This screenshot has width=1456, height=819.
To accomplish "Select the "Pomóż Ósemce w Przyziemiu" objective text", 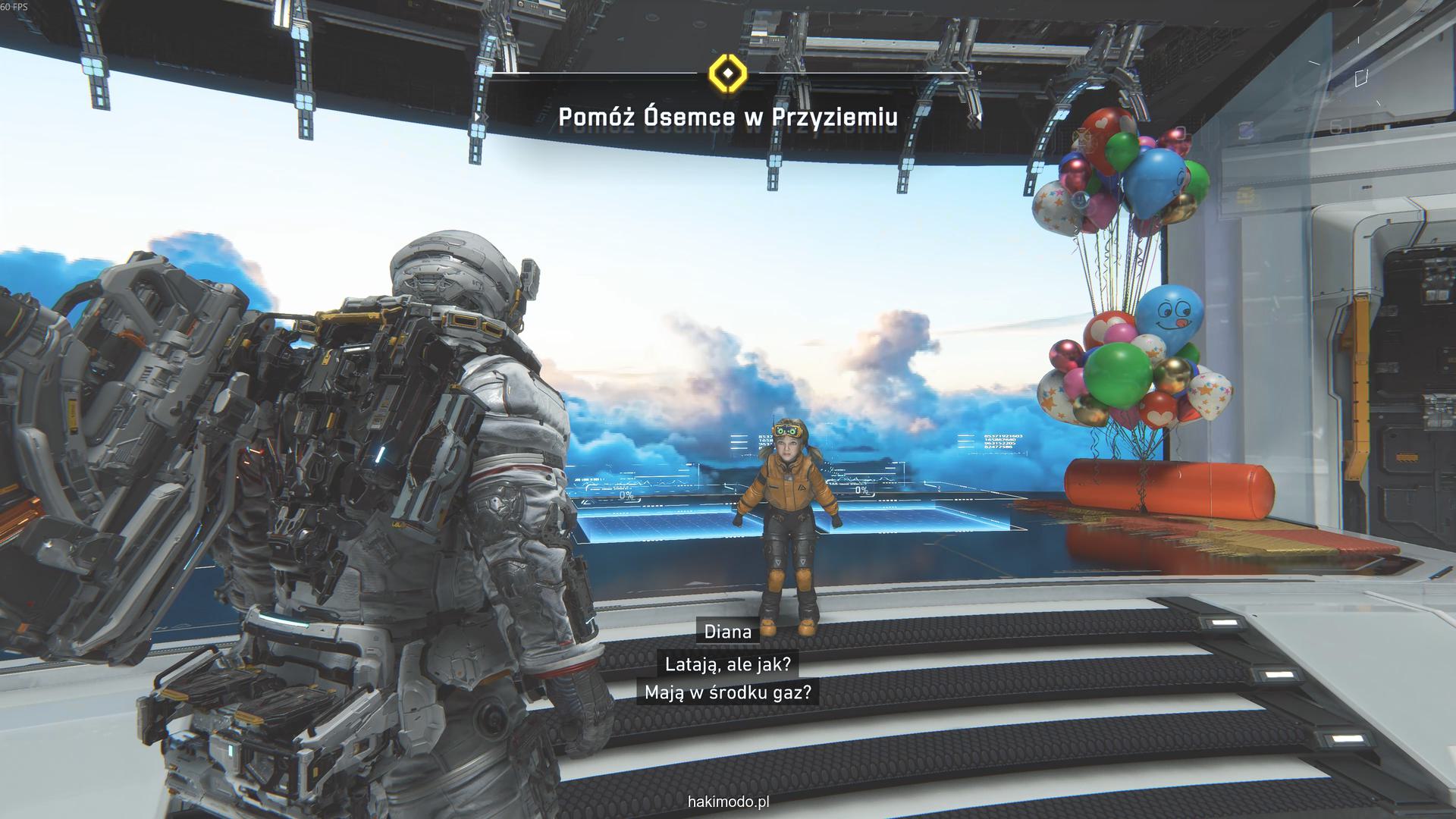I will (x=728, y=118).
